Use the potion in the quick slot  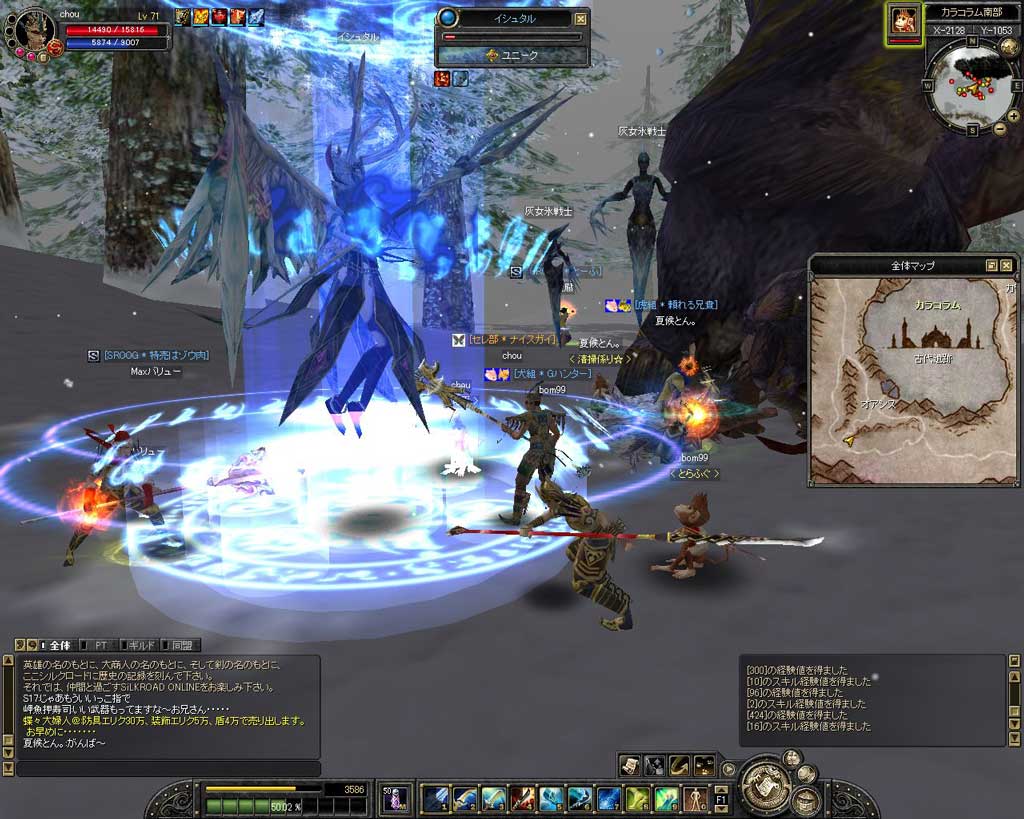click(x=396, y=798)
